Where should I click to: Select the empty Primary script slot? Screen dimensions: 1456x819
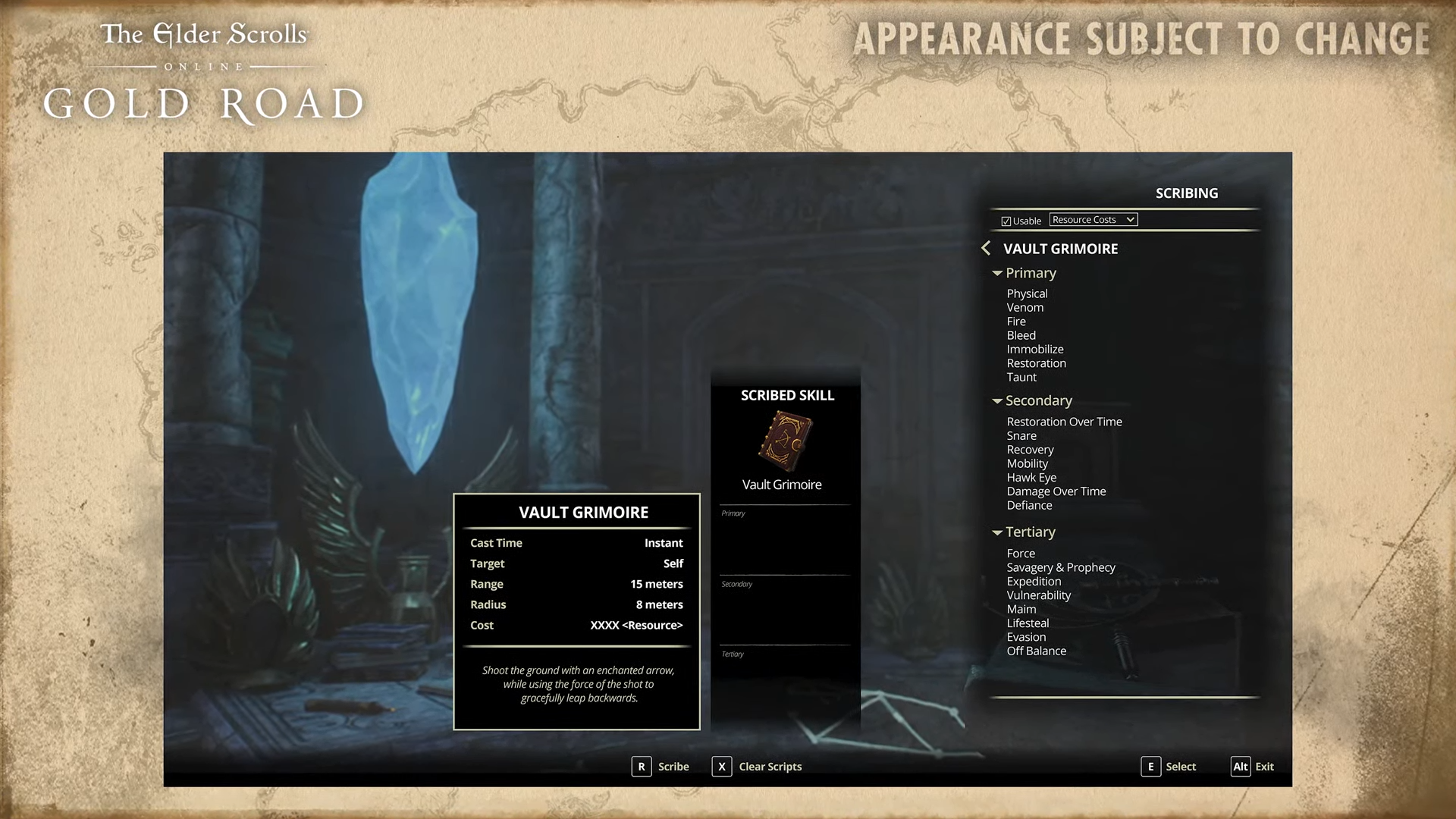785,540
